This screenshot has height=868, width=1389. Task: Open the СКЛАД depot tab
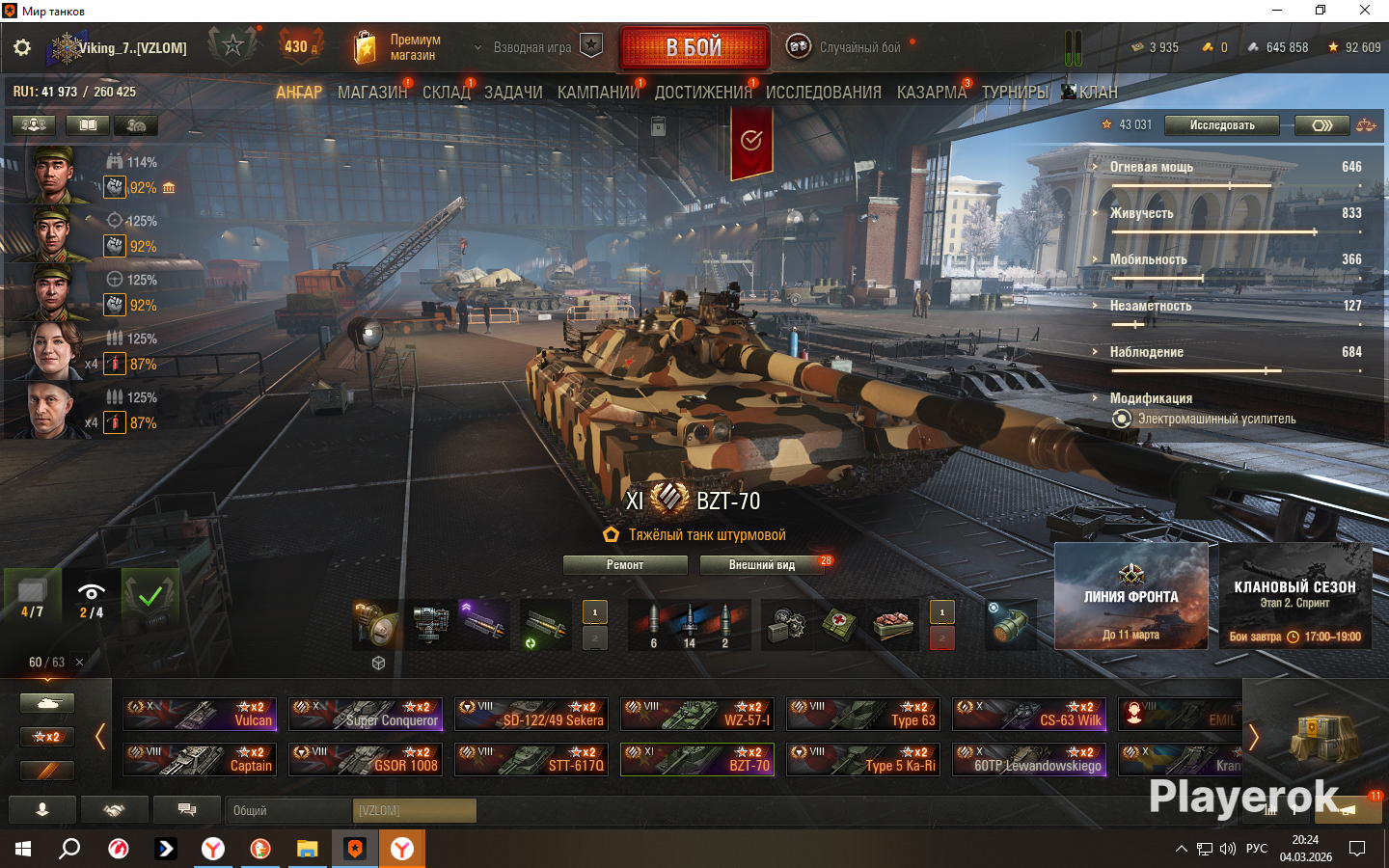[x=446, y=93]
